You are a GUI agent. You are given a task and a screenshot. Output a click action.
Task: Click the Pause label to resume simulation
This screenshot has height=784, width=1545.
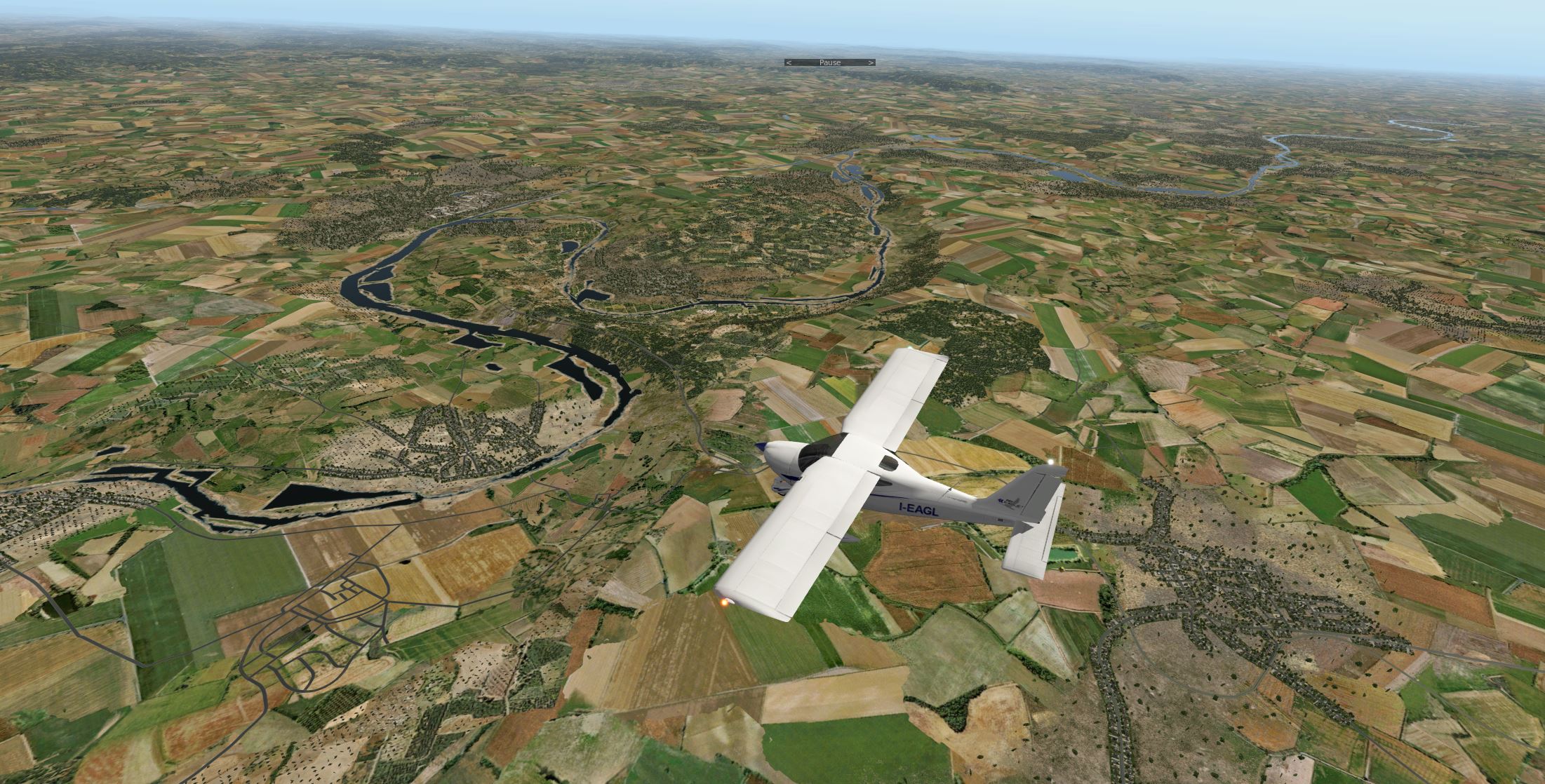pyautogui.click(x=830, y=63)
